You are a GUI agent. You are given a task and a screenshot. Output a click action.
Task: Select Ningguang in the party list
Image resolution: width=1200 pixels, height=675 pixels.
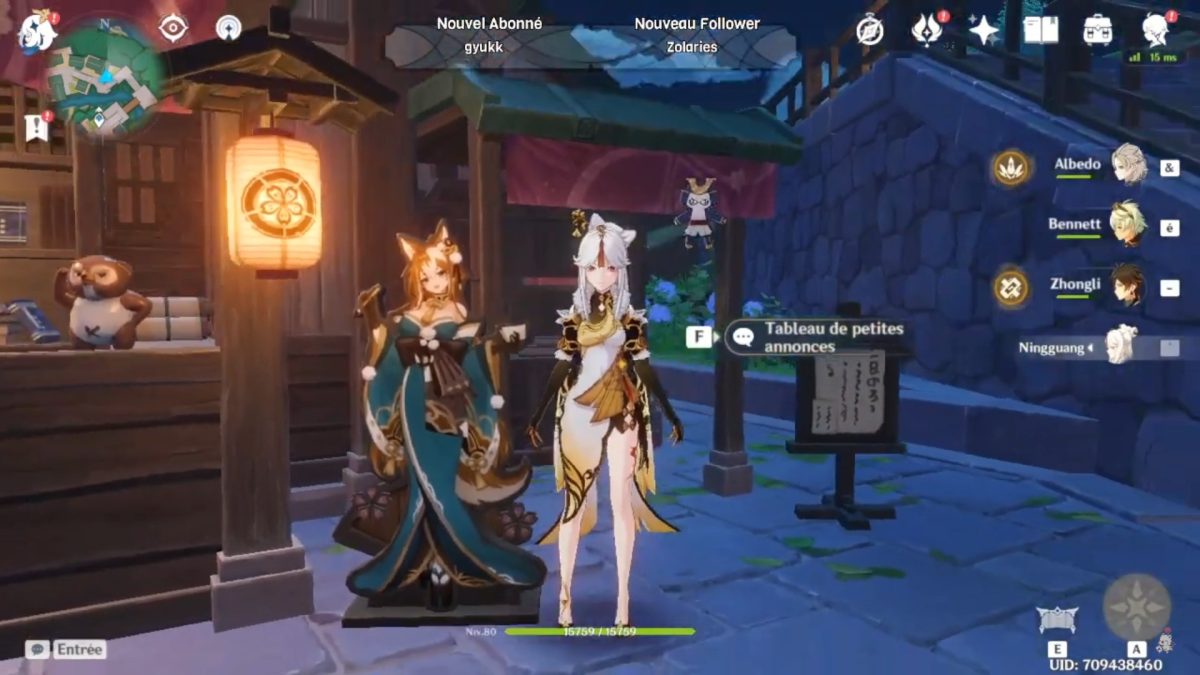click(x=1122, y=346)
